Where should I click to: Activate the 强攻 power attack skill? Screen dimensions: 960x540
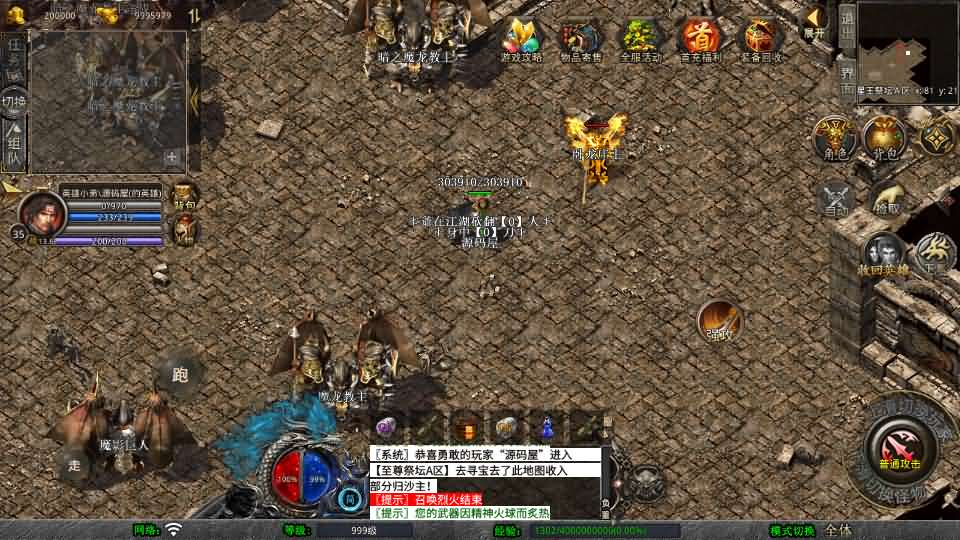click(x=719, y=320)
